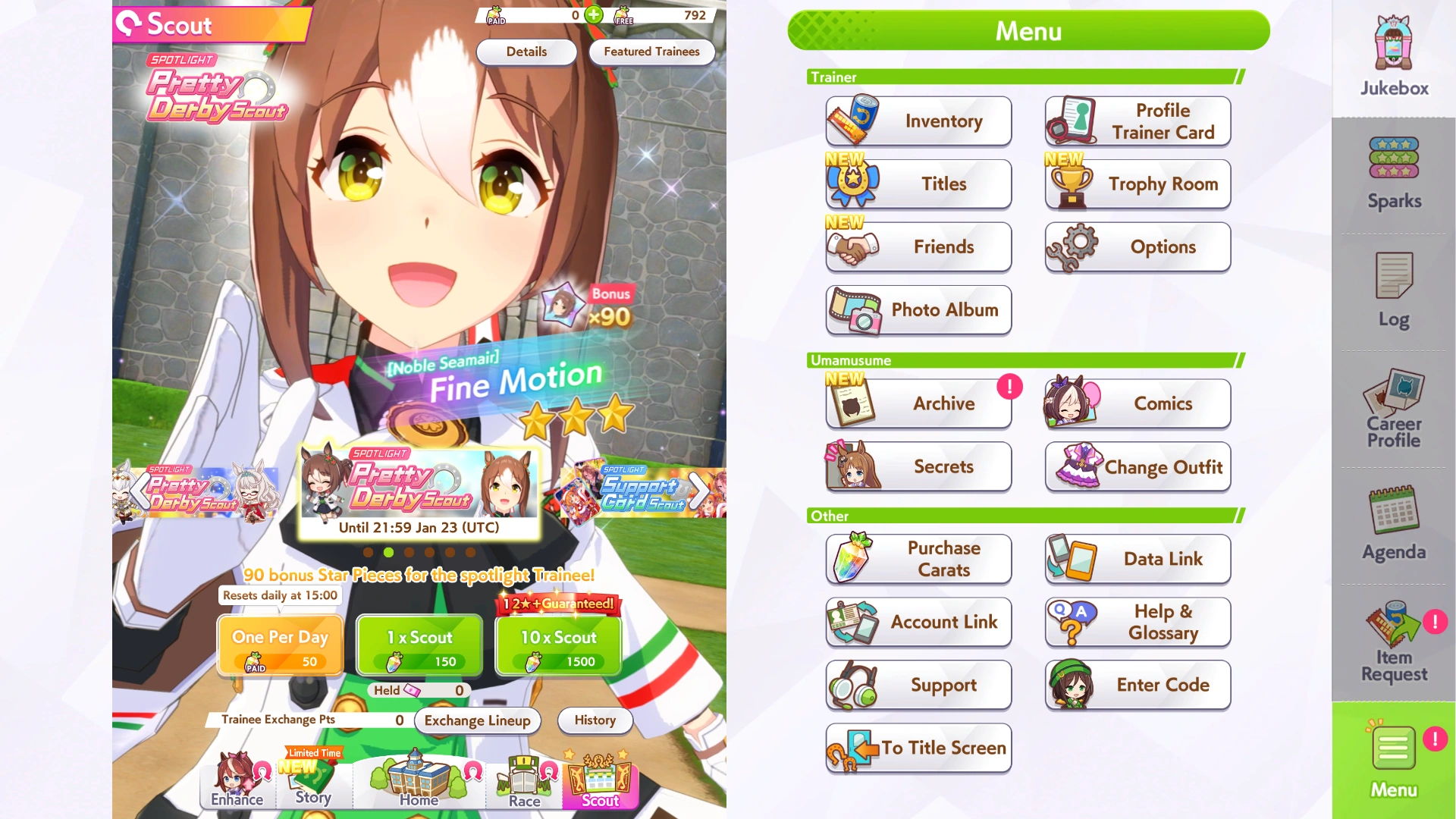Viewport: 1456px width, 819px height.
Task: Tap the green plus to buy carats
Action: [x=594, y=14]
